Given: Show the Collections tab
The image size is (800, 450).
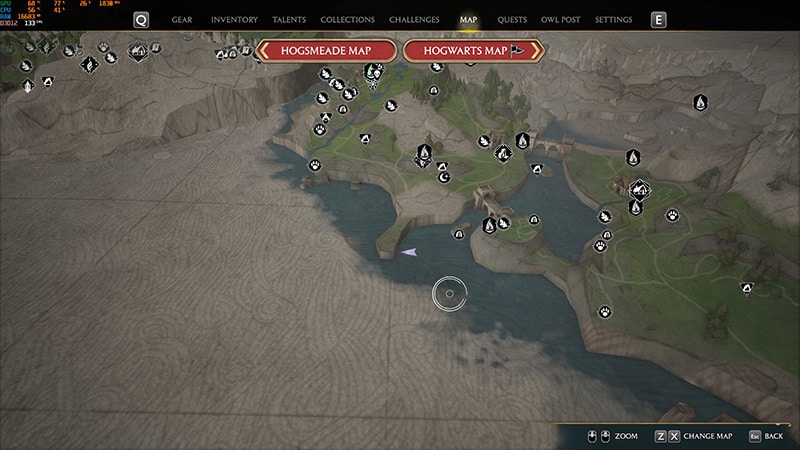Looking at the screenshot, I should (348, 20).
